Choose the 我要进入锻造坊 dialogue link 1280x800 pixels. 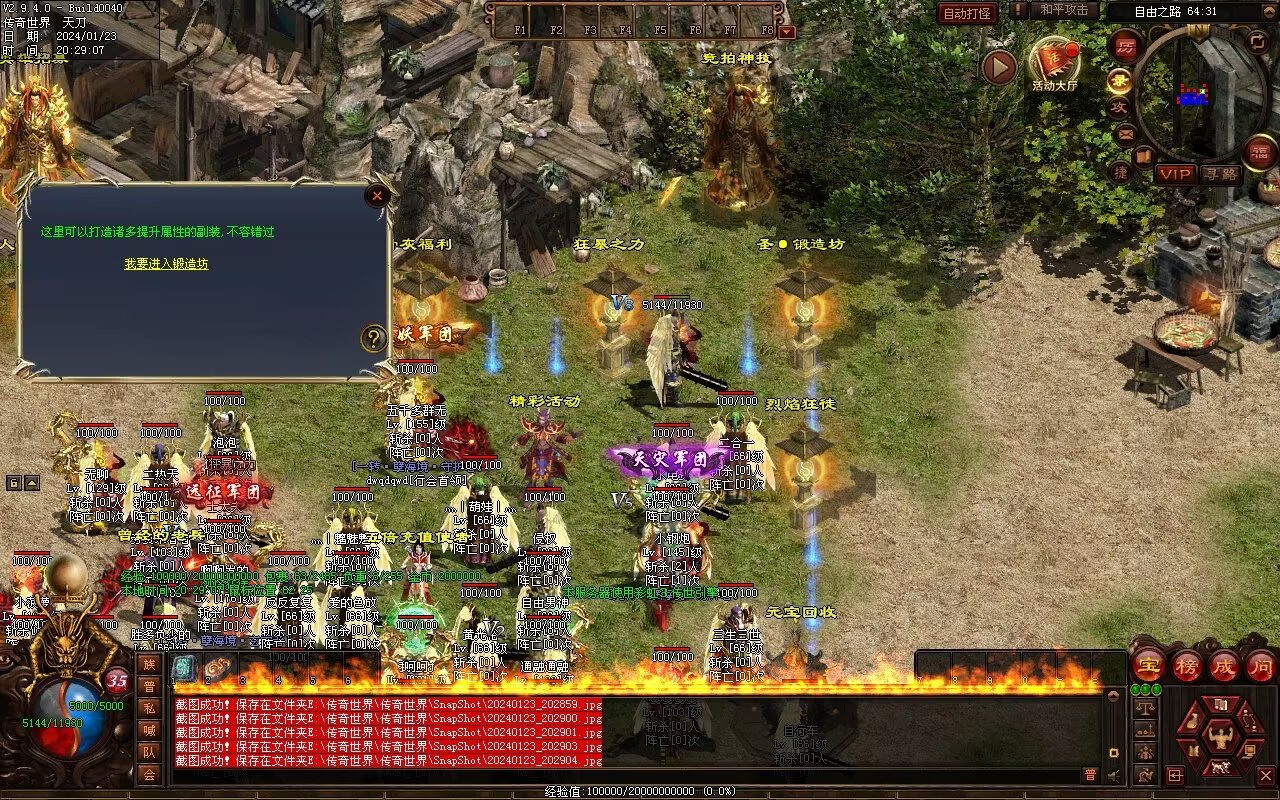tap(166, 264)
